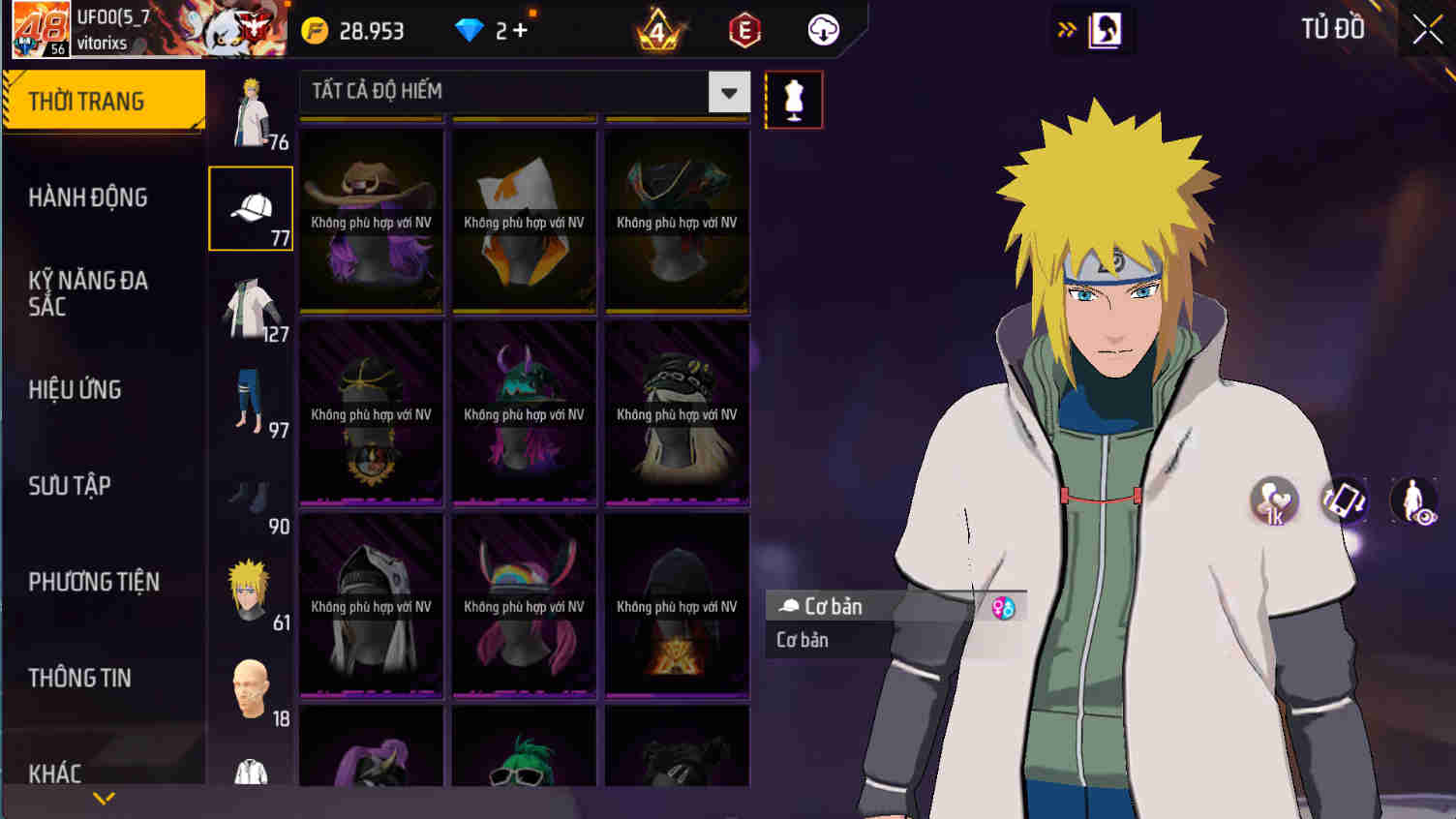Screen dimensions: 1456x819
Task: Open the SƯU TẬP menu section
Action: [71, 486]
